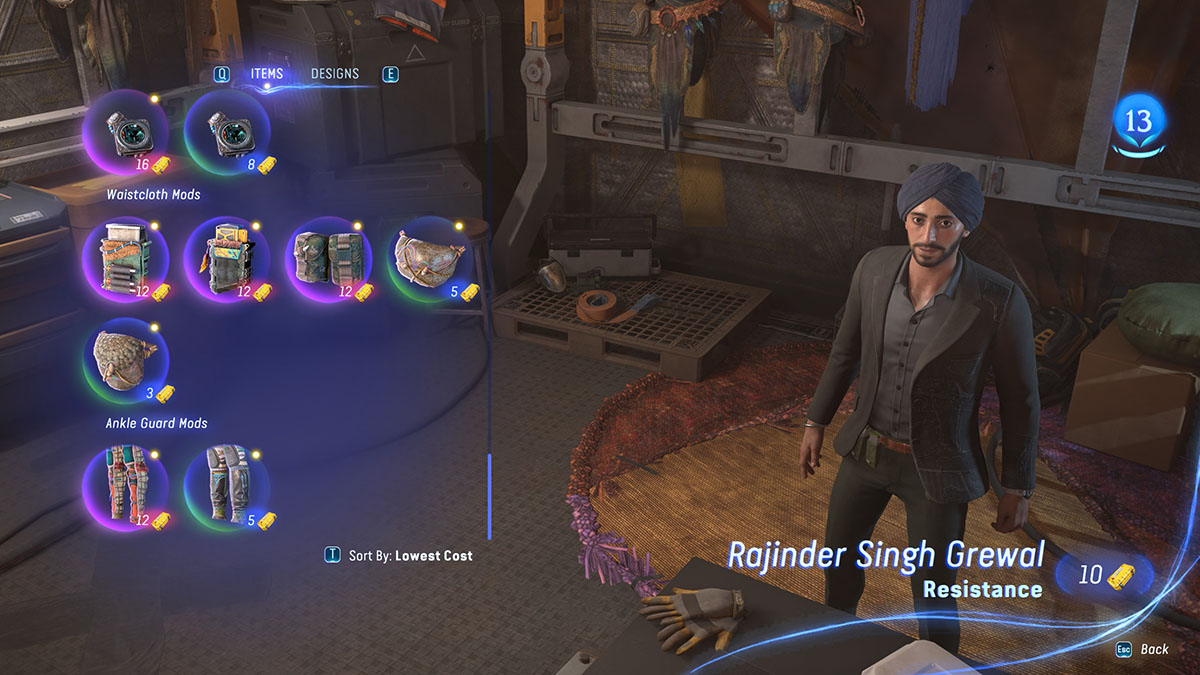This screenshot has height=675, width=1200.
Task: Pick the scaled woven pouch costing 3 tokens
Action: [125, 362]
